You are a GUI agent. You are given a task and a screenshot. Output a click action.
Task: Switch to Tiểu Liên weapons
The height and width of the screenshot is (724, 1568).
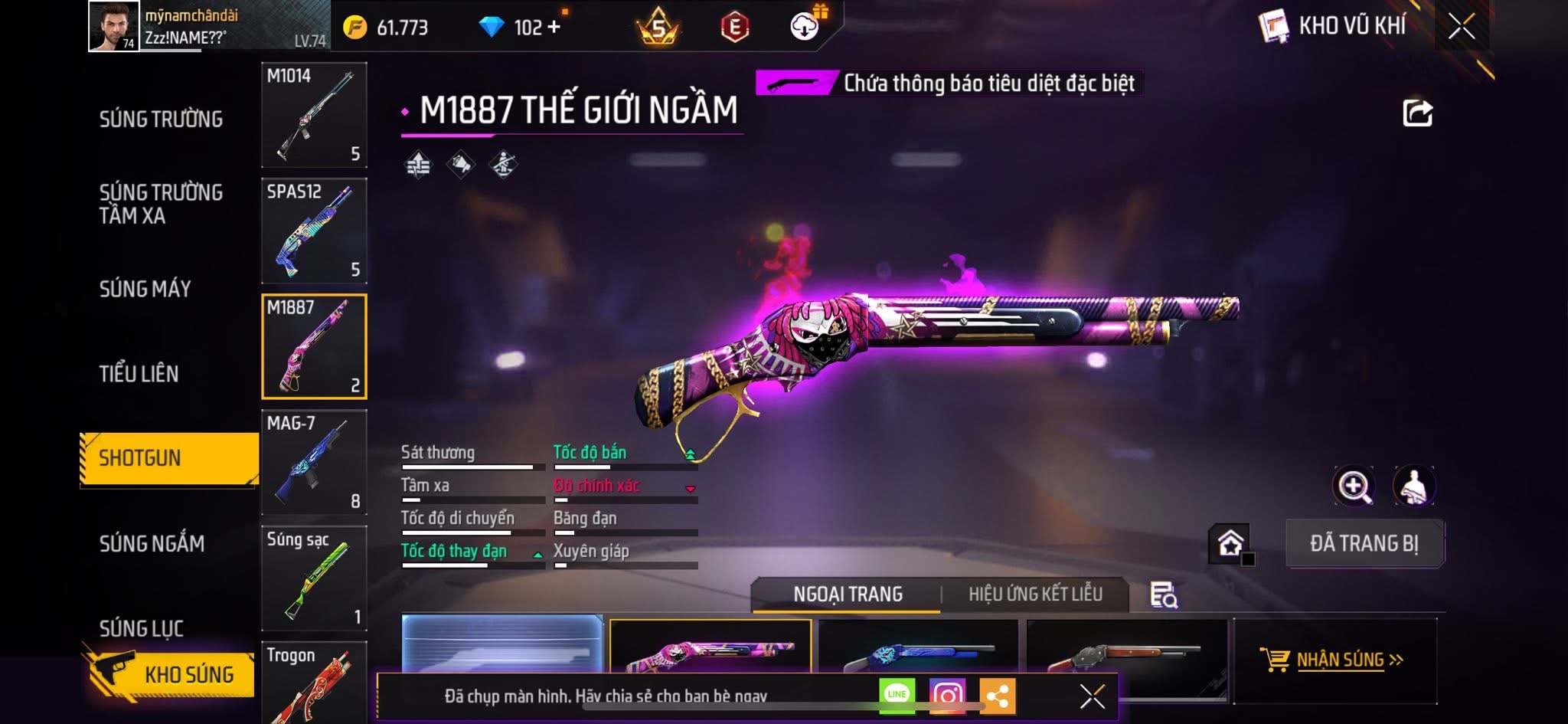tap(139, 374)
